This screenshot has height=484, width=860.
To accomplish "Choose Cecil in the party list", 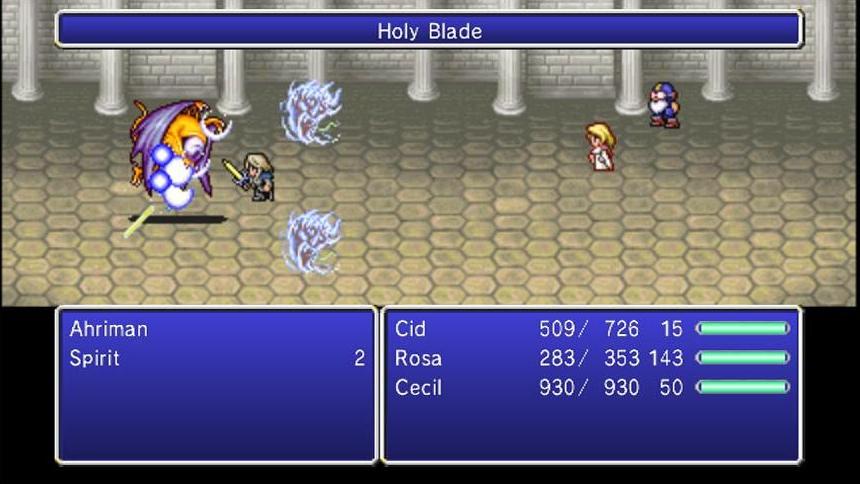I will [418, 387].
